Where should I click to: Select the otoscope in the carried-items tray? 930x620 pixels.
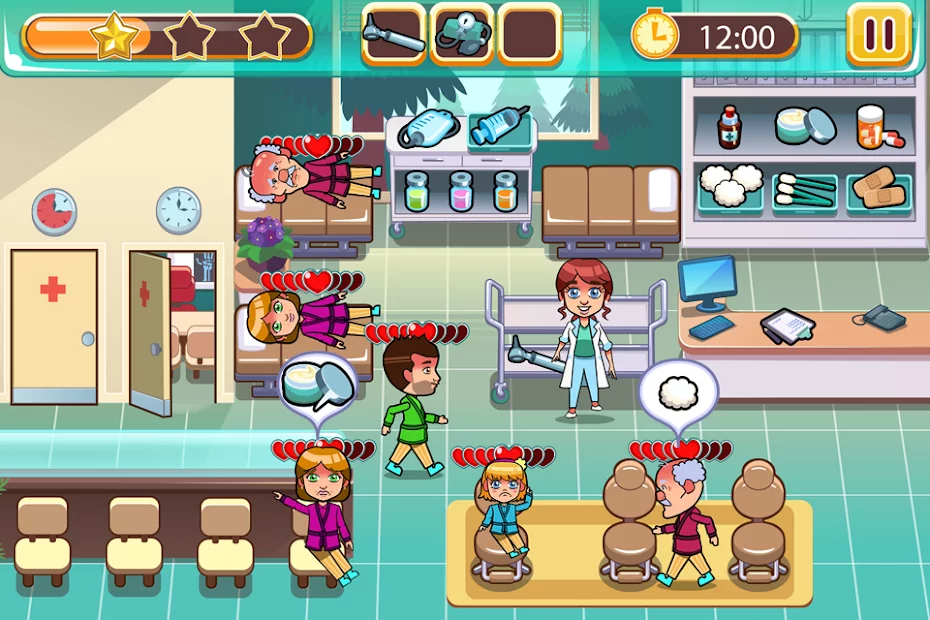[393, 34]
